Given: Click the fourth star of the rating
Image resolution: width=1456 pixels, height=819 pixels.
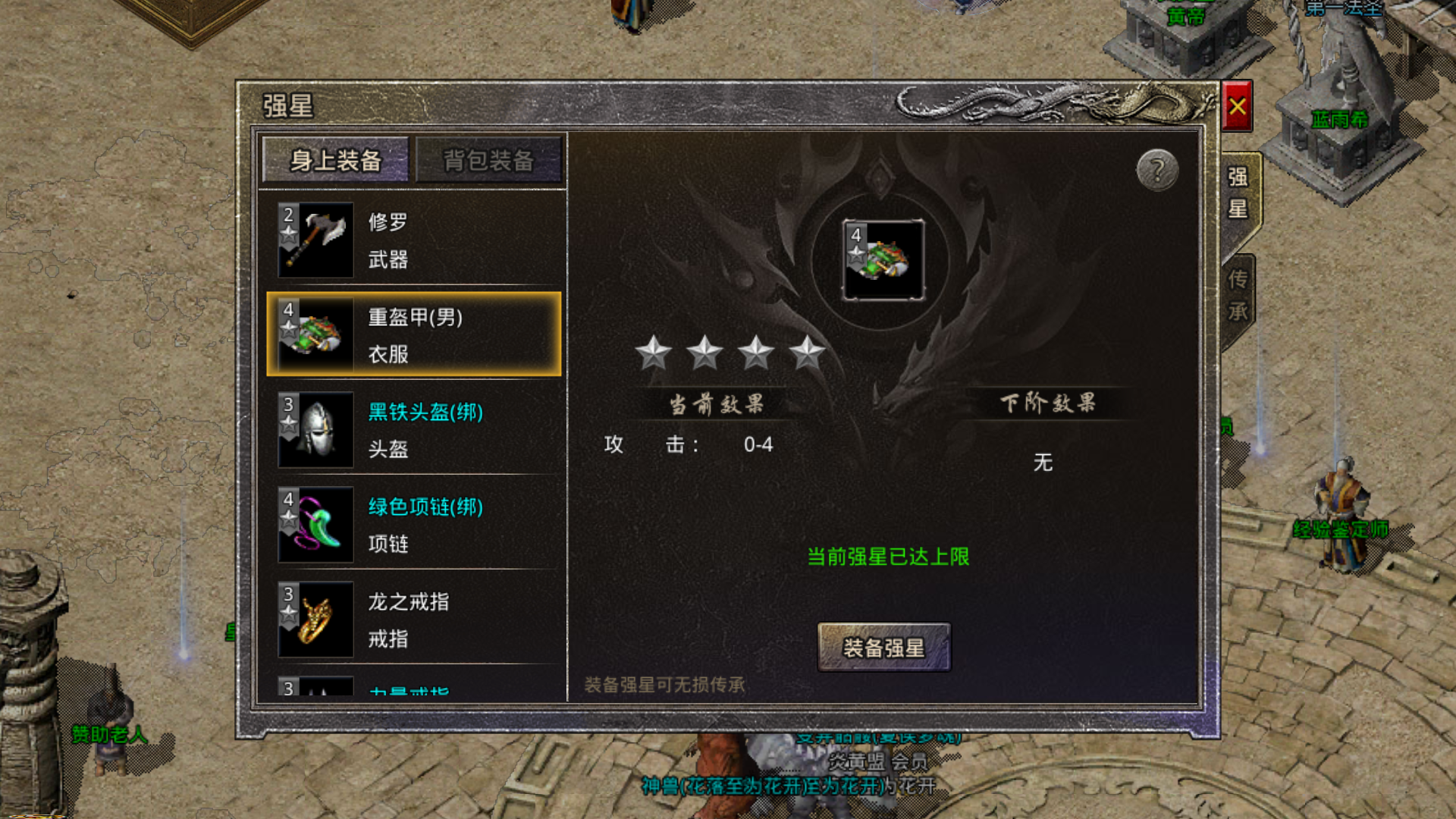Looking at the screenshot, I should [808, 353].
